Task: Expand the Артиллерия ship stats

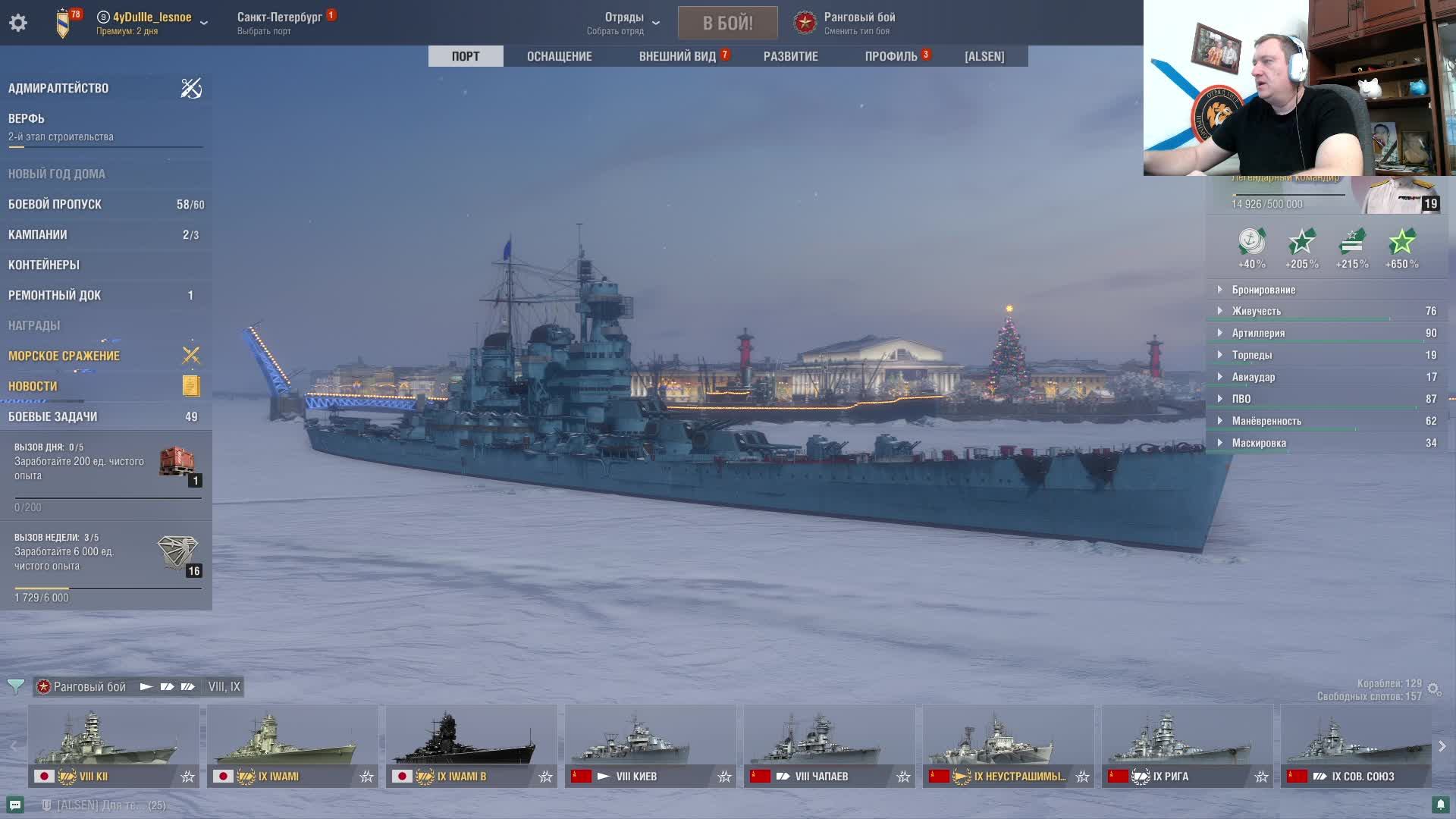Action: pyautogui.click(x=1258, y=333)
